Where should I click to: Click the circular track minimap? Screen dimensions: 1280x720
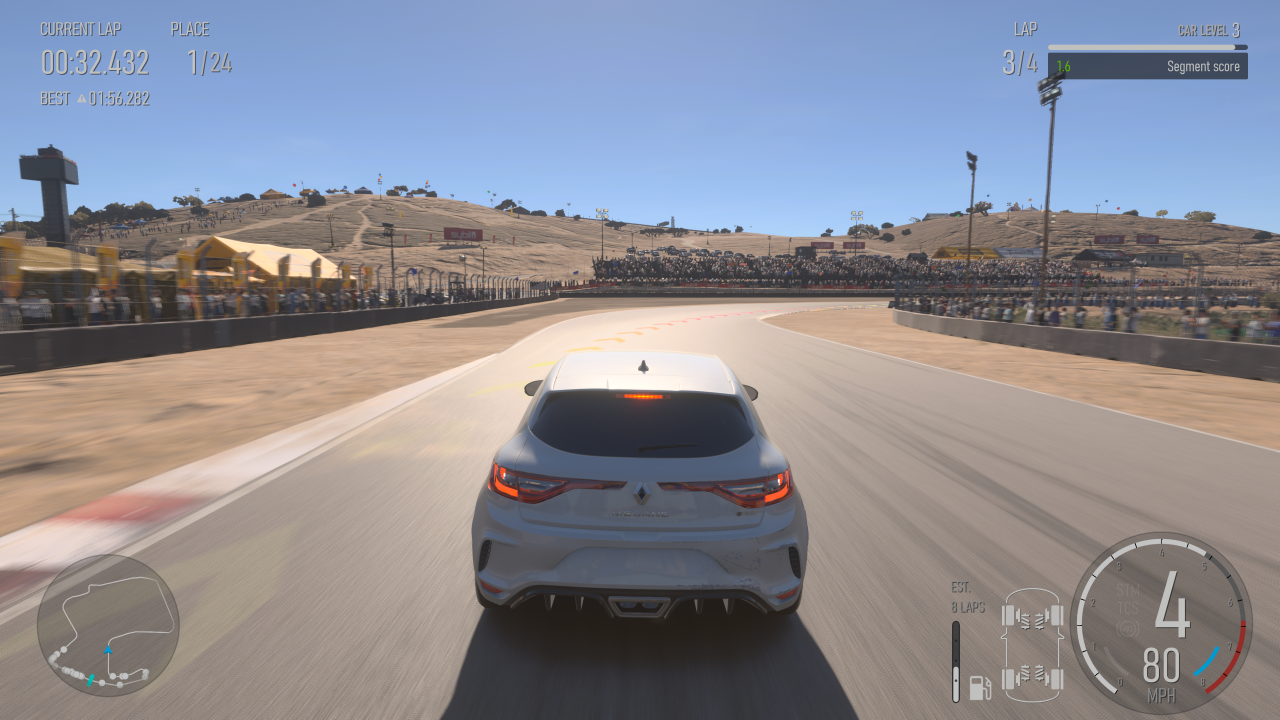[x=108, y=625]
